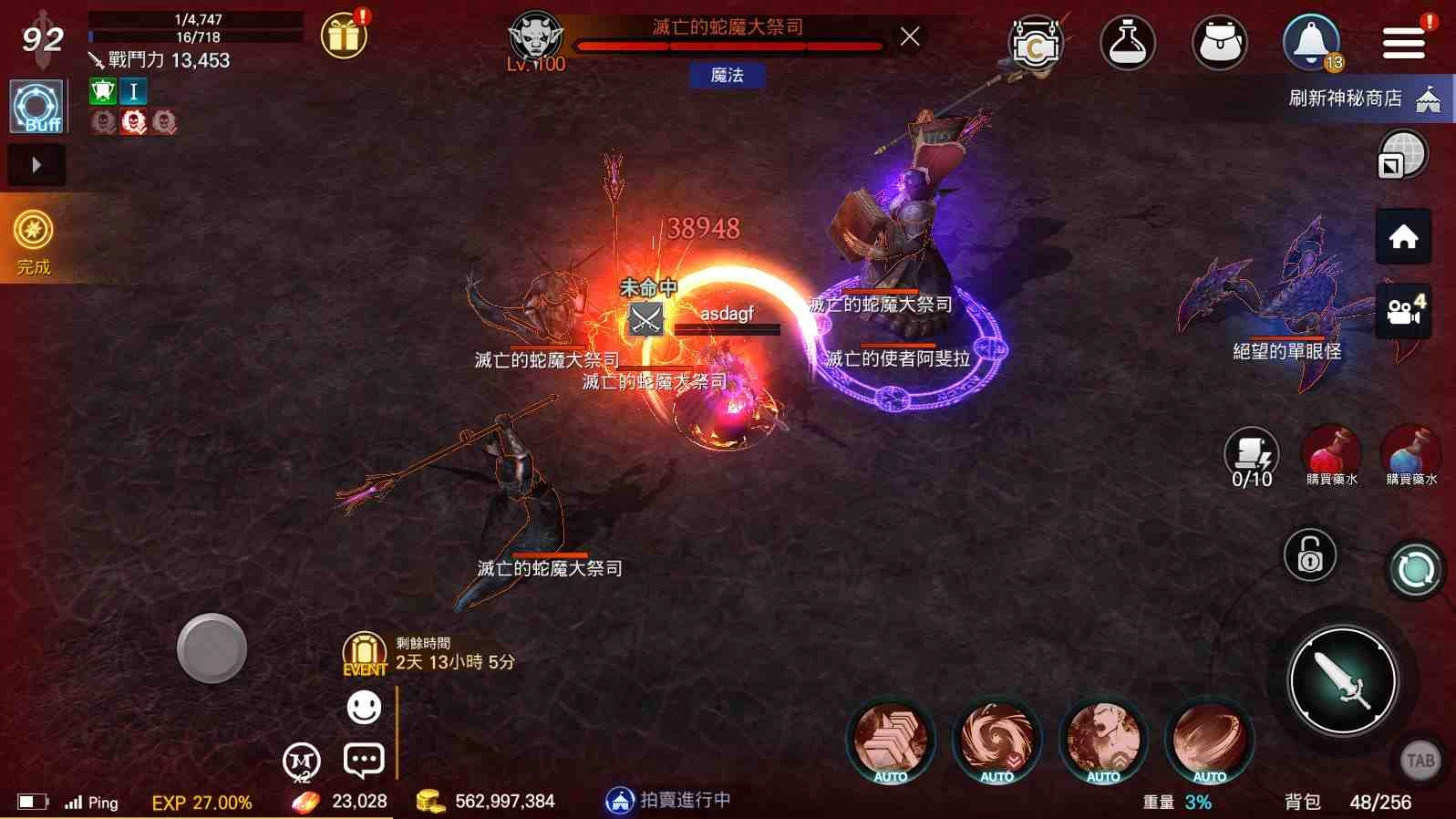Open the backpack bag icon

coord(1219,42)
